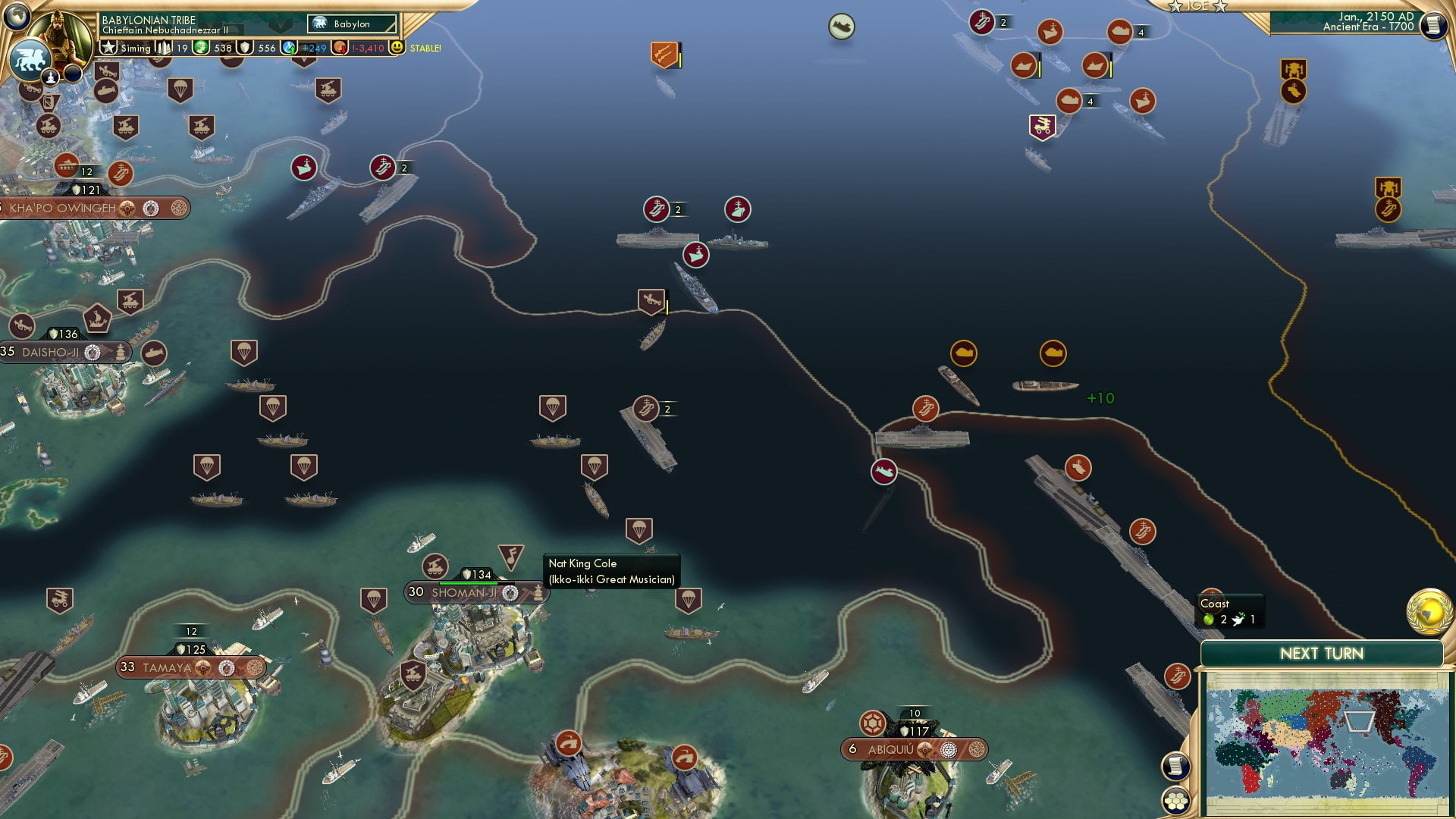Open the hex grid map options button
The height and width of the screenshot is (819, 1456).
point(1175,800)
